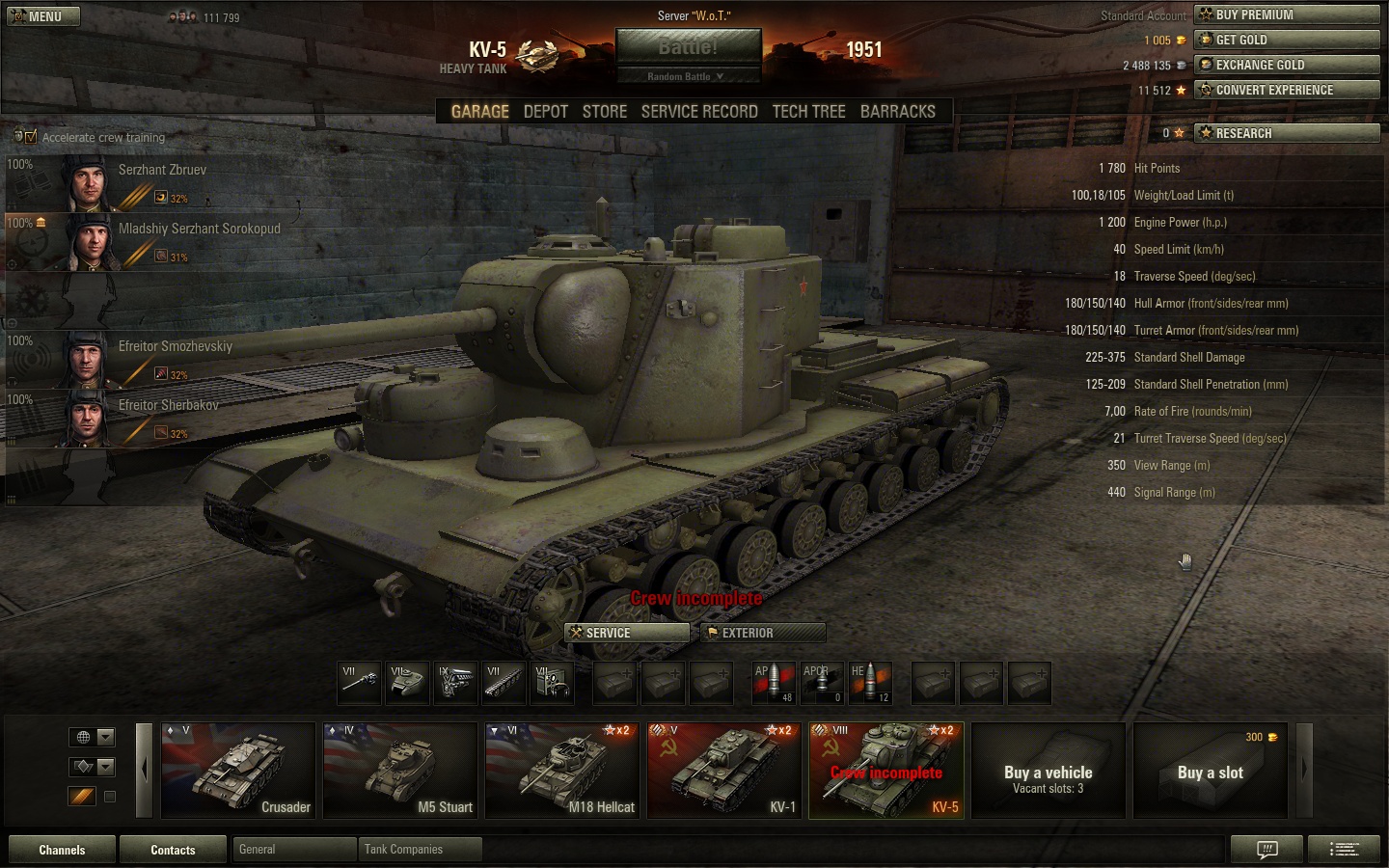Click the BUY PREMIUM button
Screen dimensions: 1389x868
click(1287, 14)
